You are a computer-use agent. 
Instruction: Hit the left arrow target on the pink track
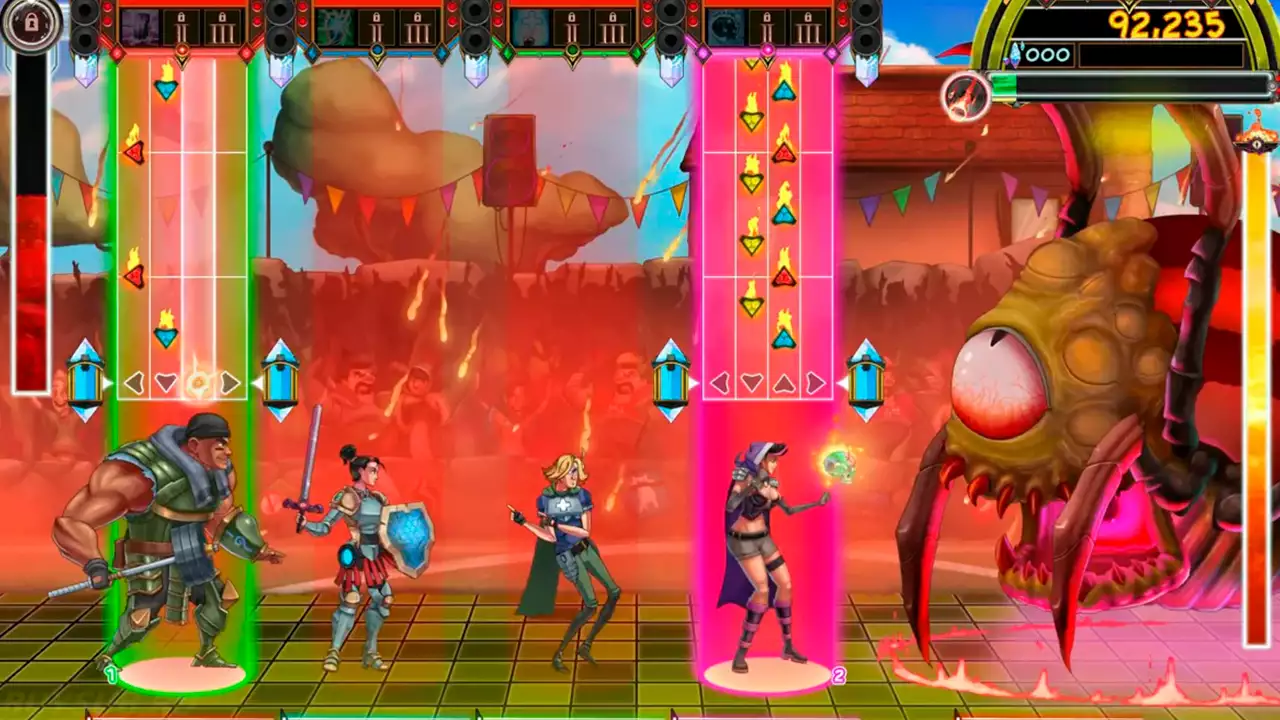[719, 383]
